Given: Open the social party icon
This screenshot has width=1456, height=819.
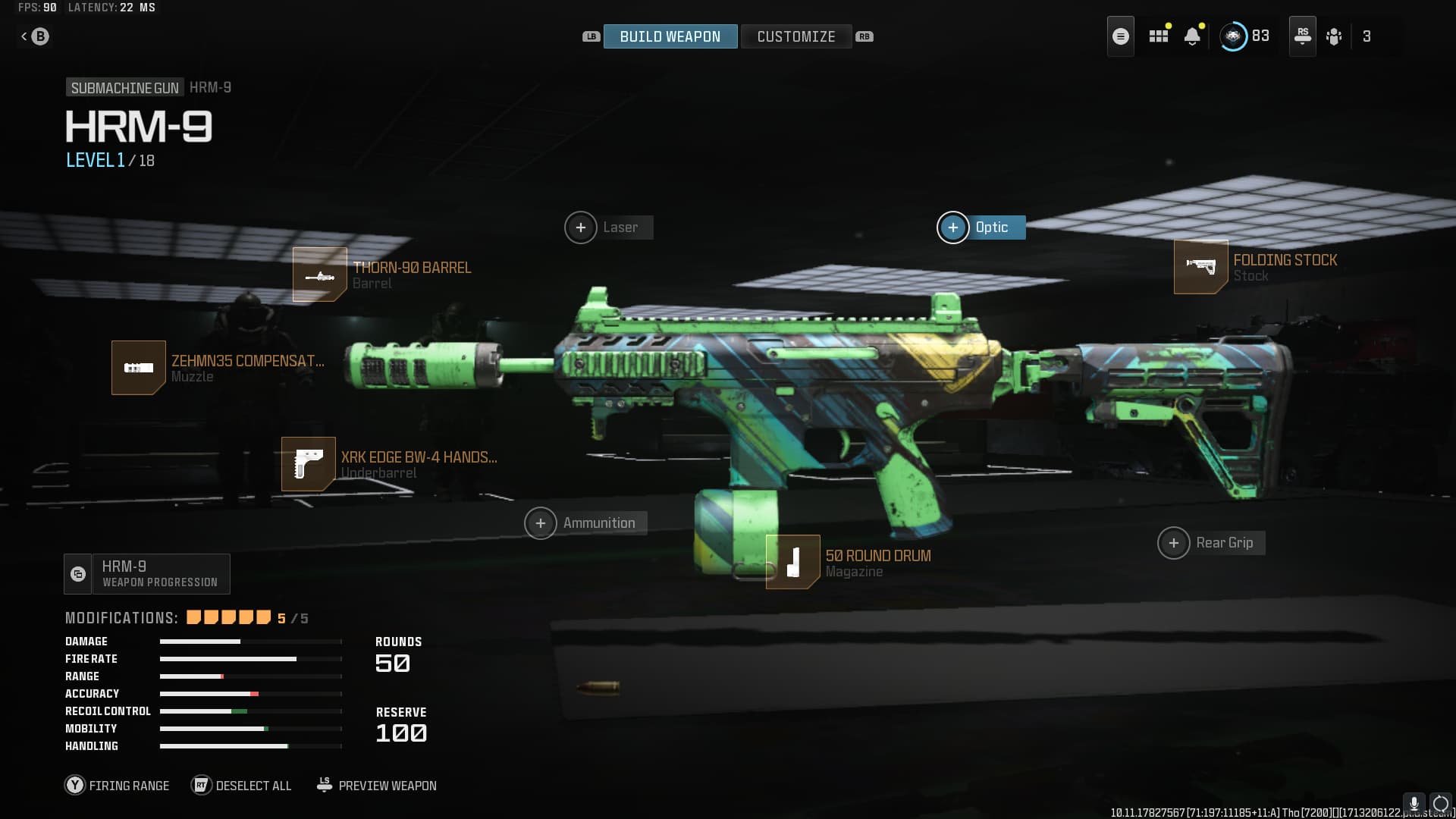Looking at the screenshot, I should (1334, 36).
